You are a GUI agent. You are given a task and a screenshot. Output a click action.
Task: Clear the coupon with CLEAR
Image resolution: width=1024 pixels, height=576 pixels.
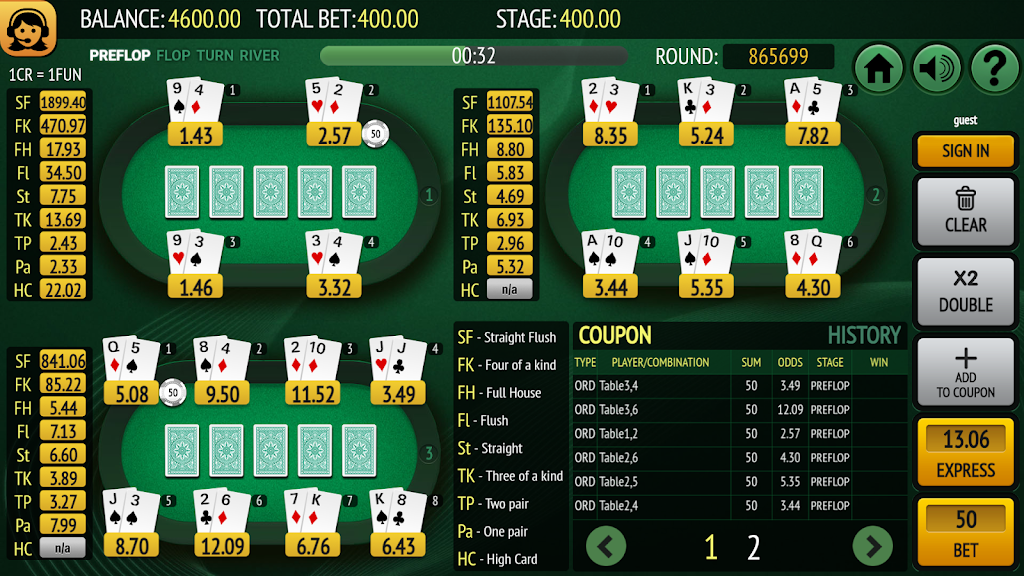click(x=964, y=210)
